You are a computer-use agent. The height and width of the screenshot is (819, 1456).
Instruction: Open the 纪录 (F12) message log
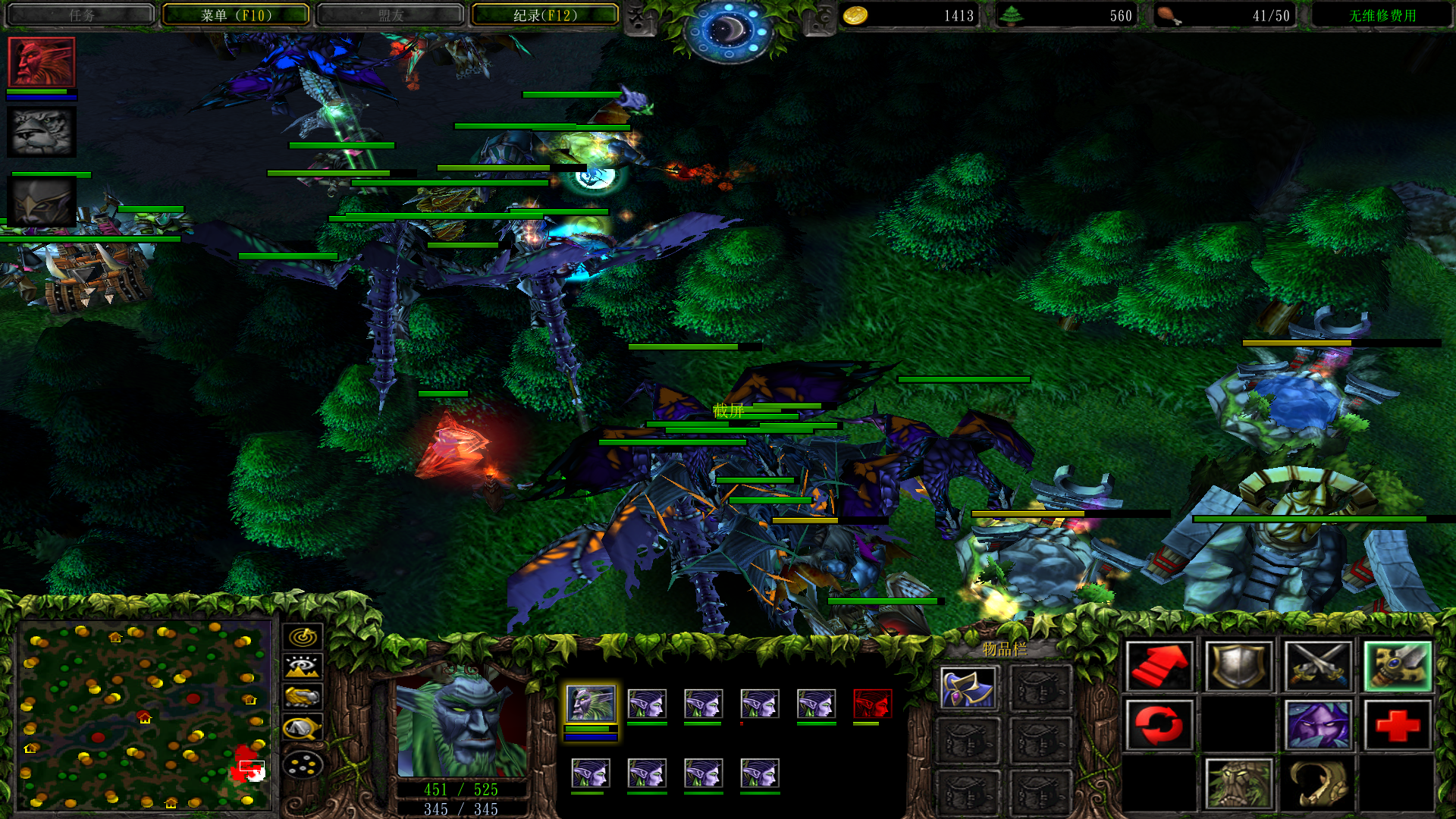[544, 15]
